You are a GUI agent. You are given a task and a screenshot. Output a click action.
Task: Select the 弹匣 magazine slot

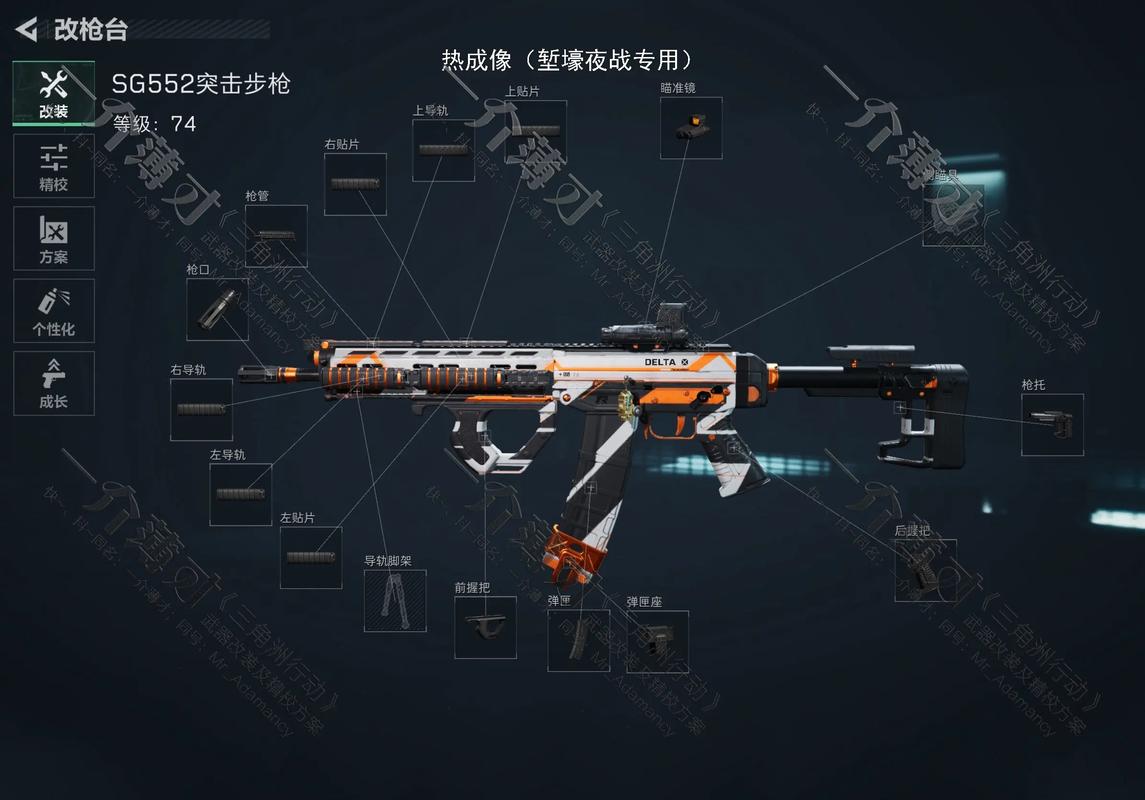click(578, 640)
